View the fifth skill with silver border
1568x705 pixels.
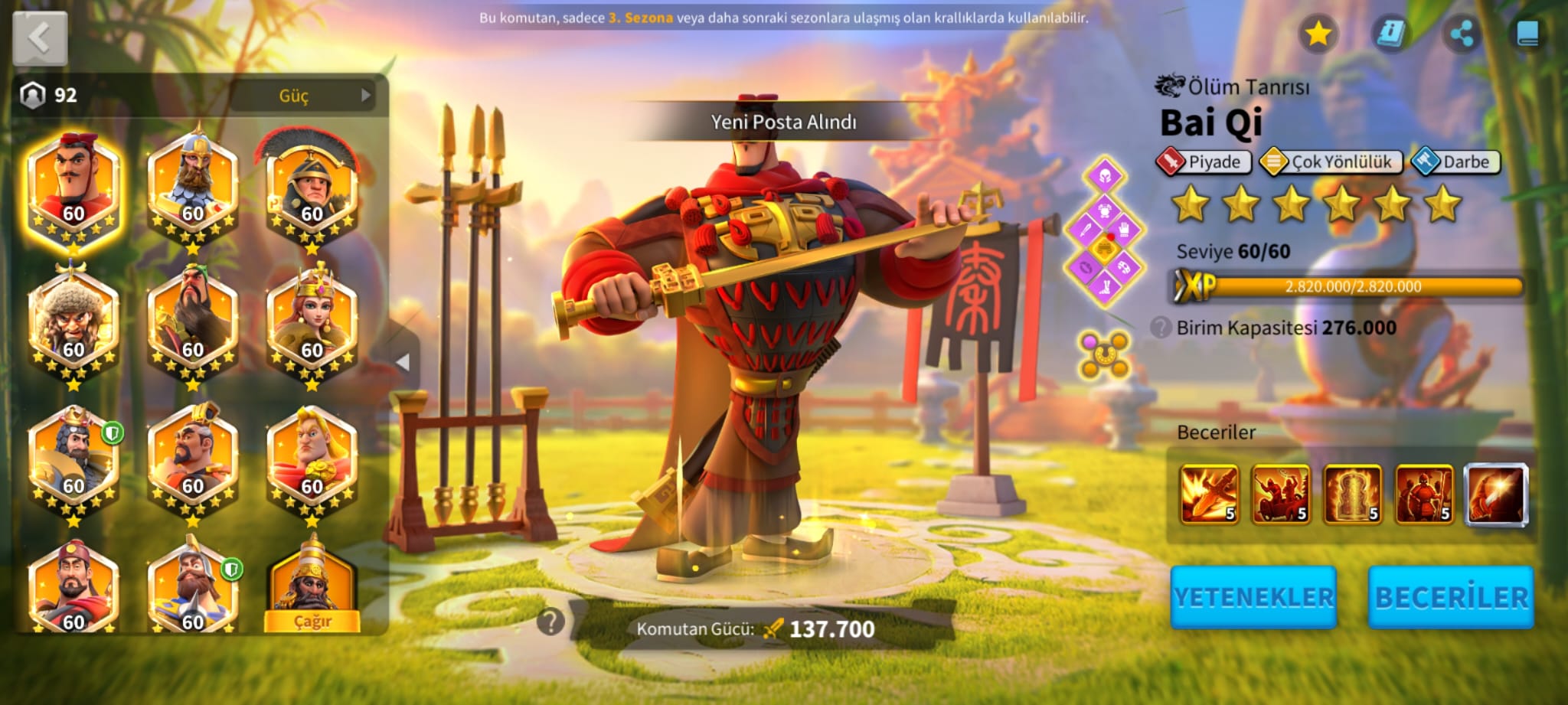click(x=1496, y=494)
